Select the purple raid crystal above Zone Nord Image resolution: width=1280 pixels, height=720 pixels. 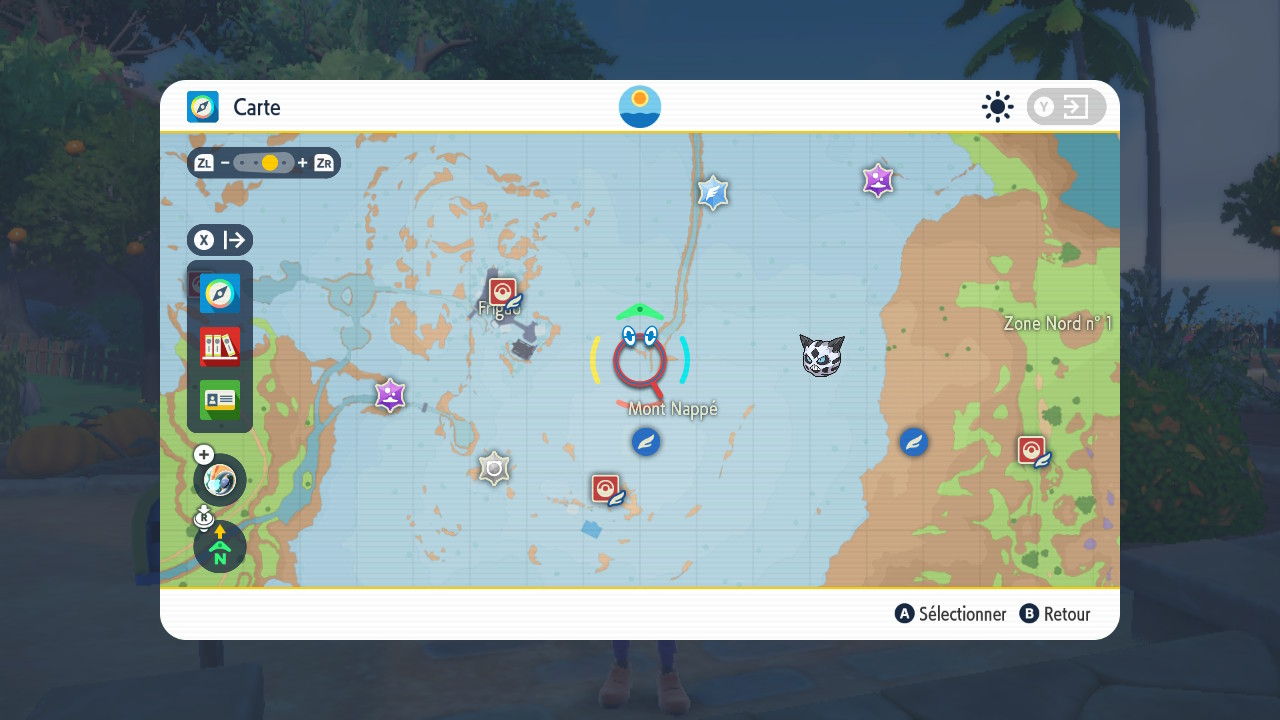click(878, 181)
